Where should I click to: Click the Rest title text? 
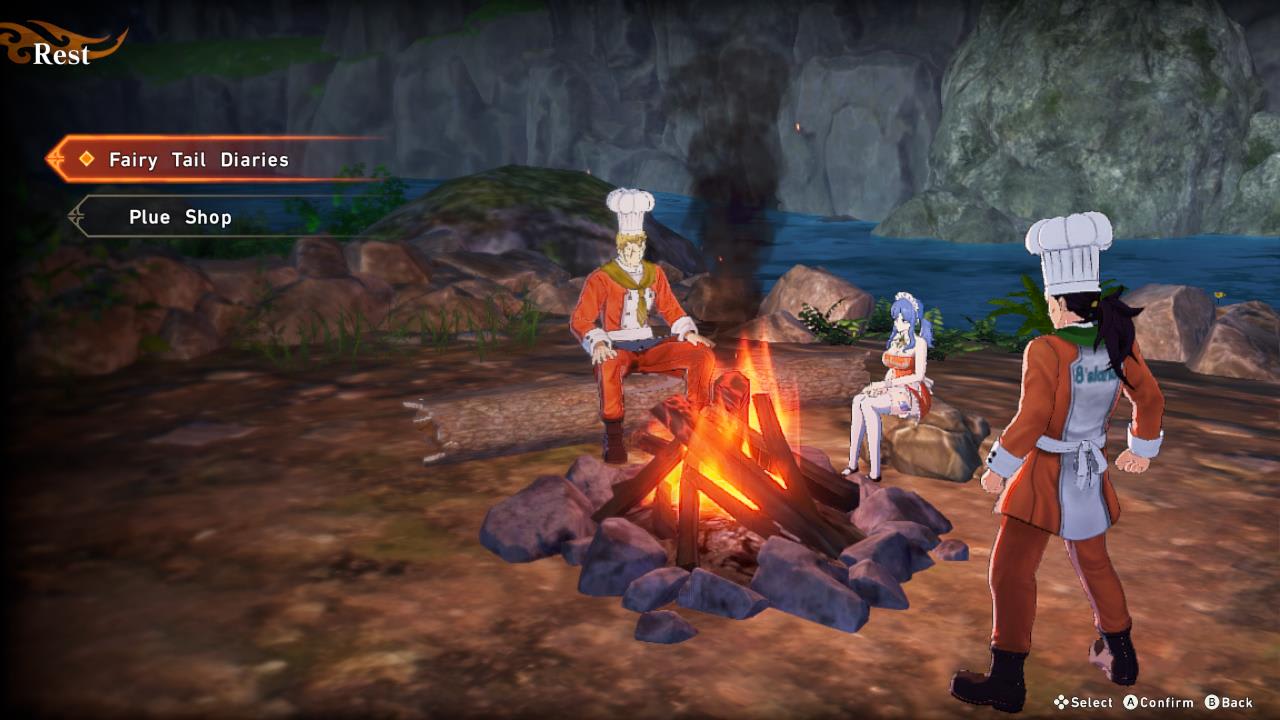[x=62, y=55]
